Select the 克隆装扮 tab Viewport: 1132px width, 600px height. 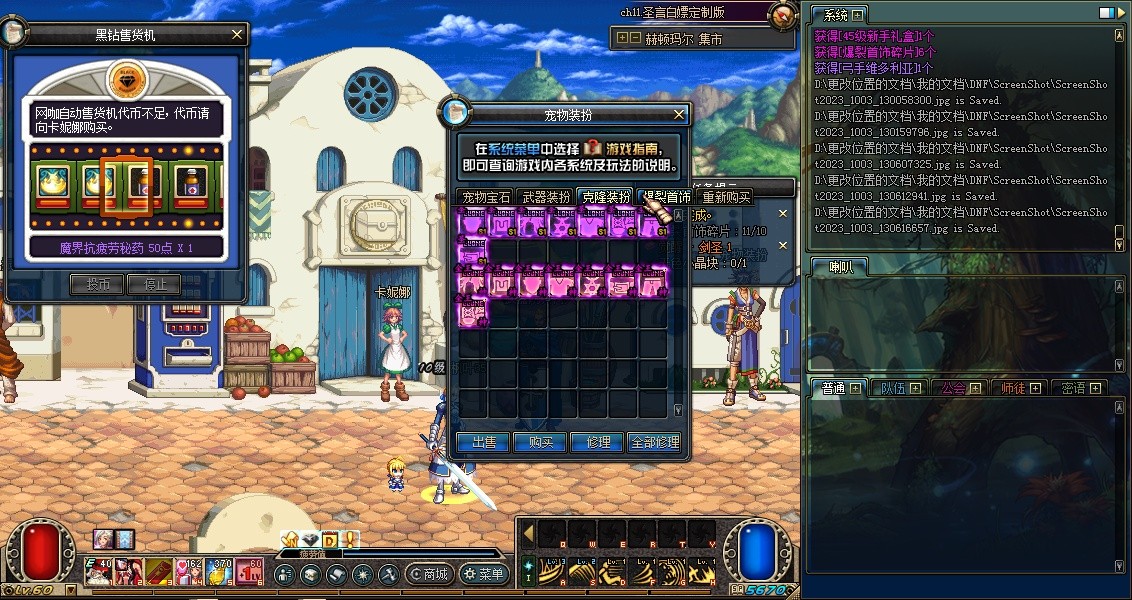(x=605, y=197)
